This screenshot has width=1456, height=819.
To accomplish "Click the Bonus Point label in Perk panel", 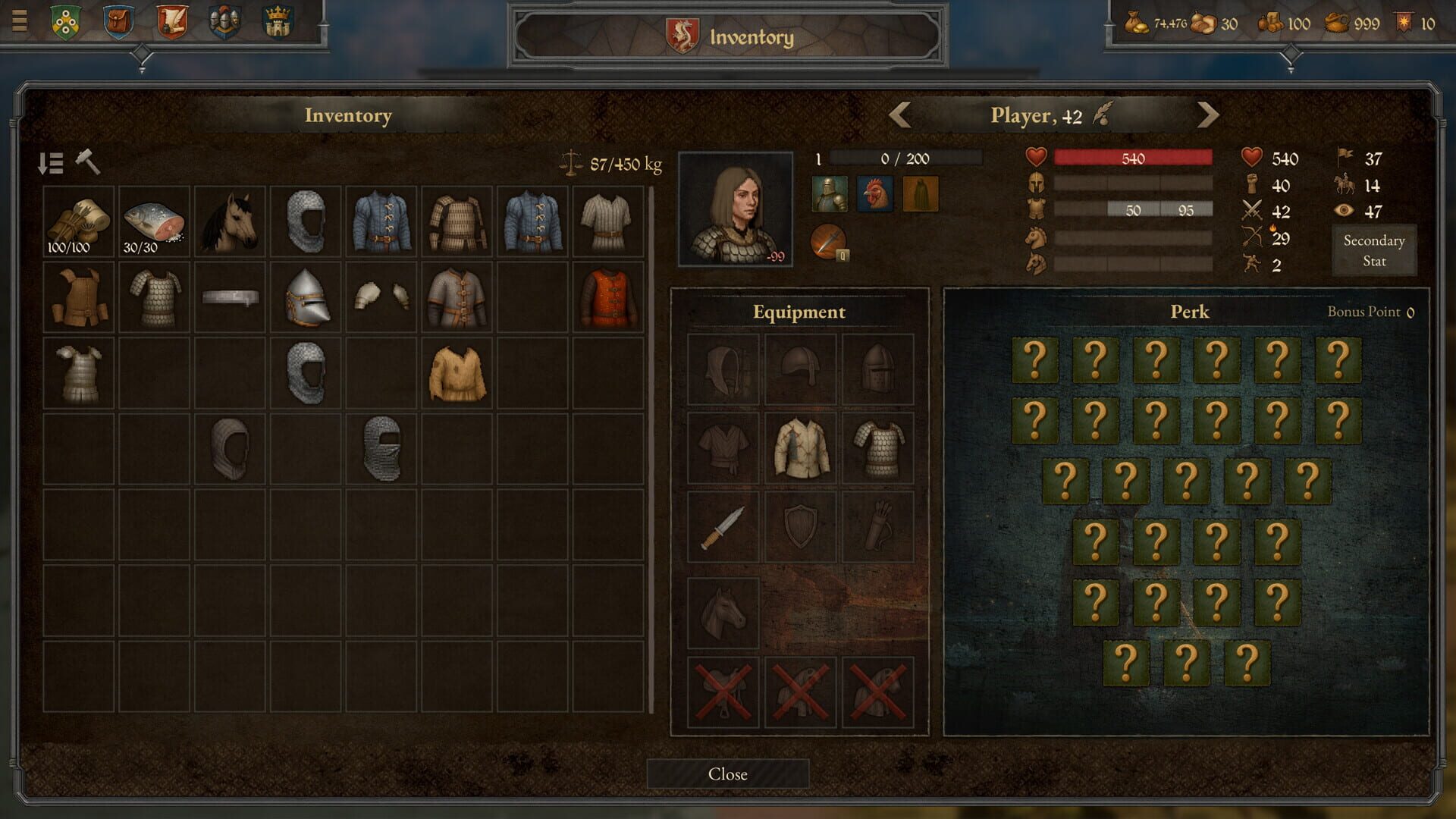I will coord(1365,312).
